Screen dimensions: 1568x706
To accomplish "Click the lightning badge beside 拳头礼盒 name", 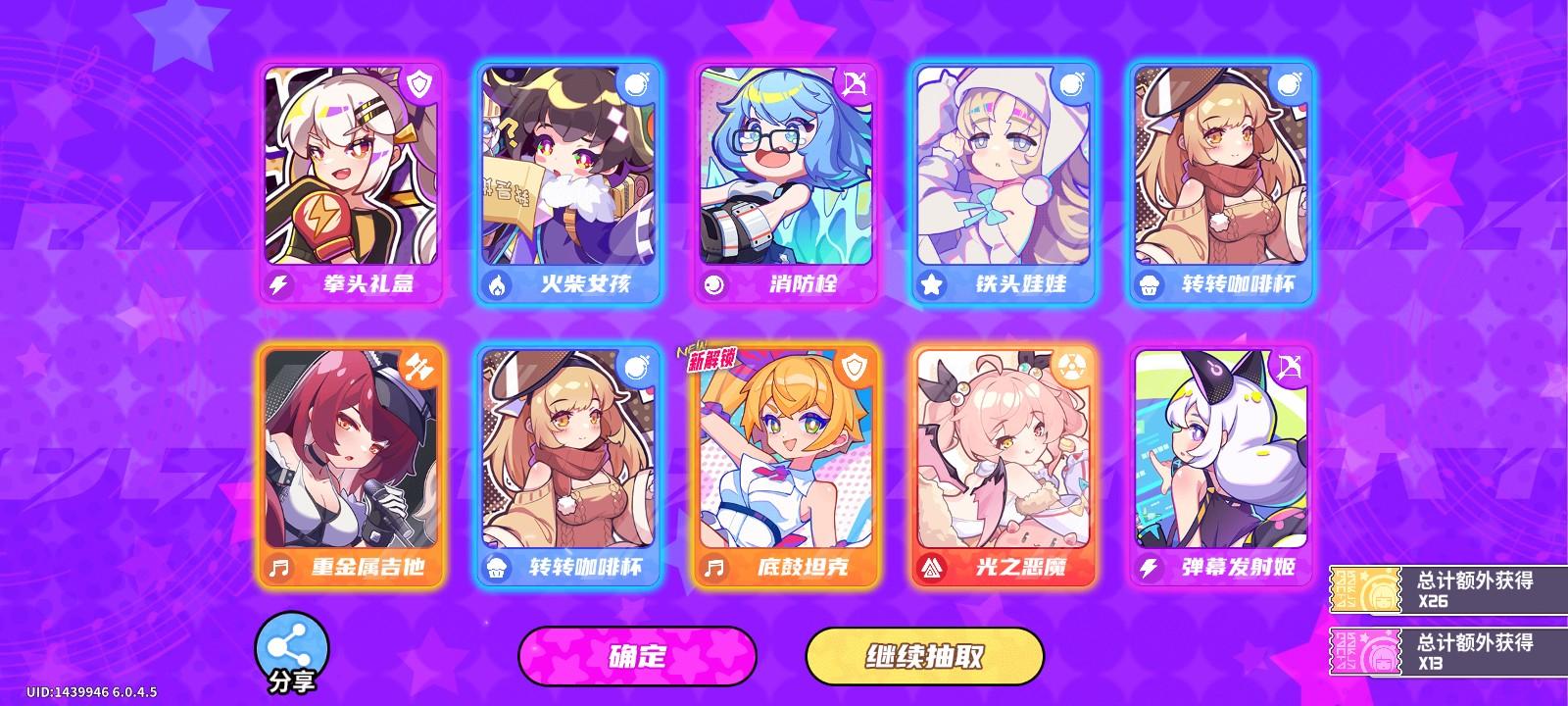I will click(279, 285).
